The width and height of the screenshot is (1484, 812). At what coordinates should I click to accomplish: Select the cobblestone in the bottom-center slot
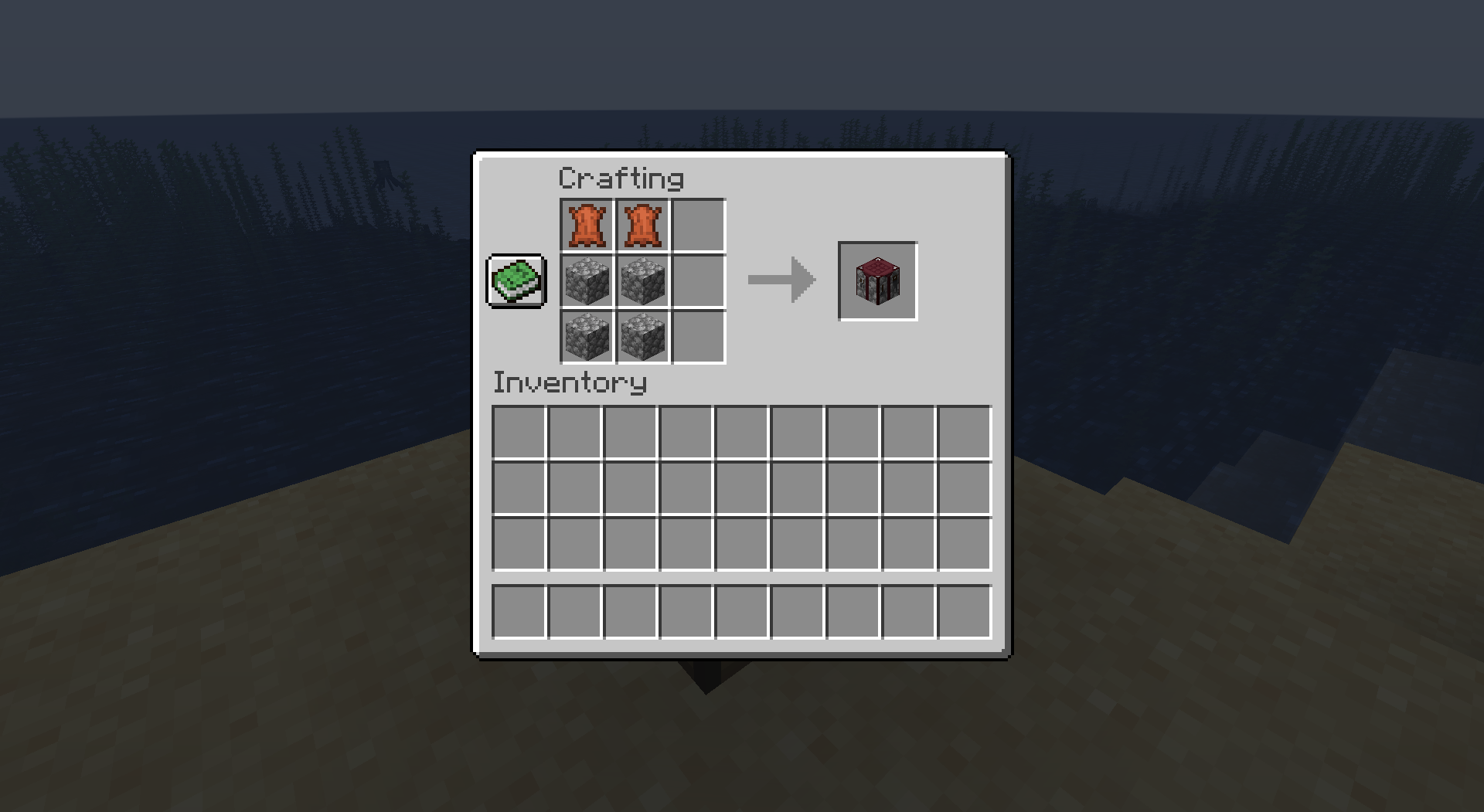[642, 336]
